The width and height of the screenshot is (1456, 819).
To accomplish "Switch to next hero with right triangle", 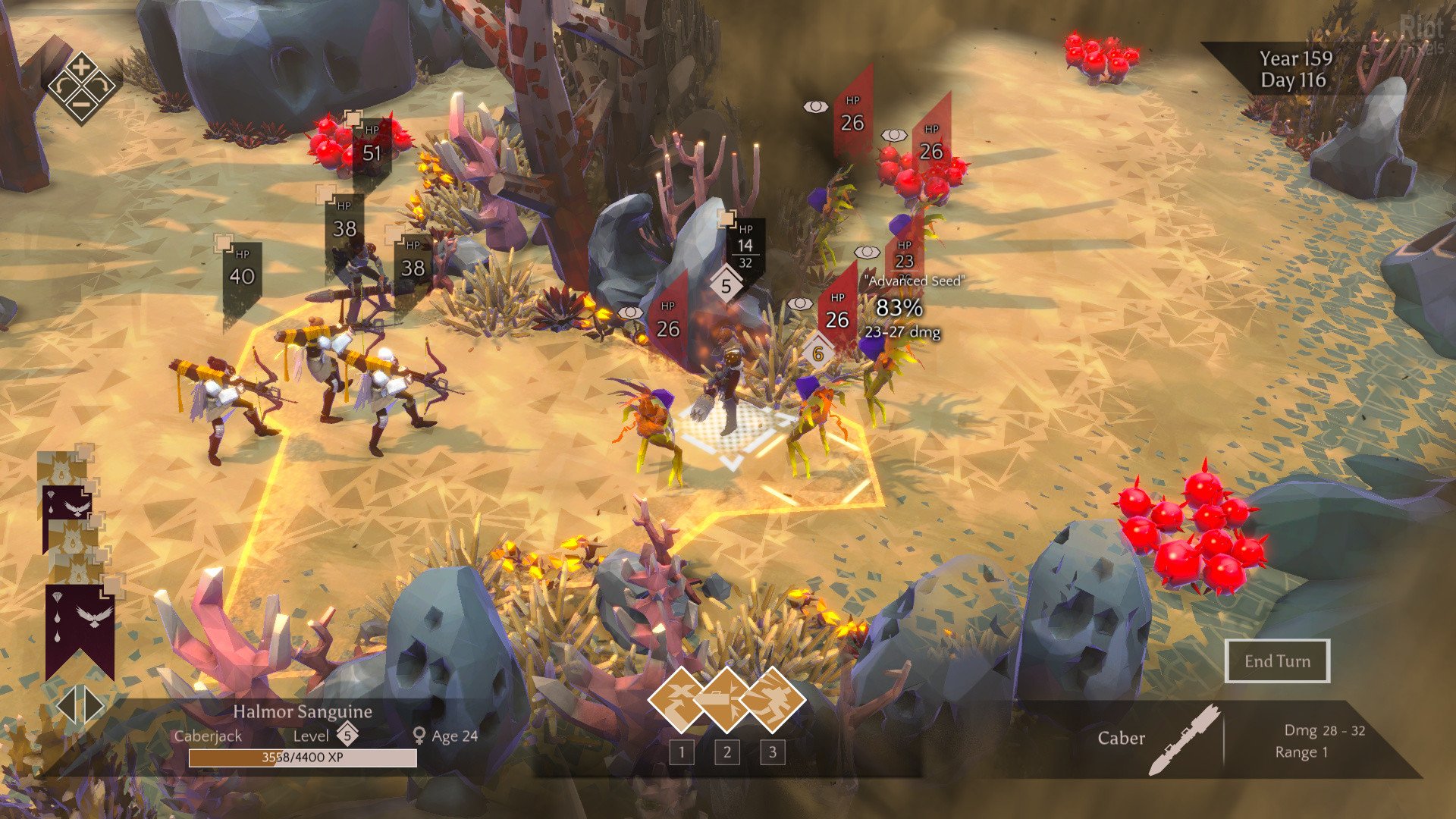I will click(x=94, y=706).
